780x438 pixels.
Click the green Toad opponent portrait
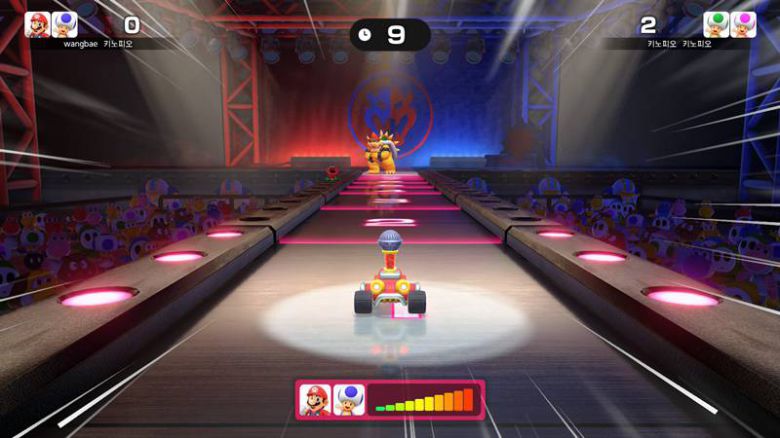pos(716,25)
